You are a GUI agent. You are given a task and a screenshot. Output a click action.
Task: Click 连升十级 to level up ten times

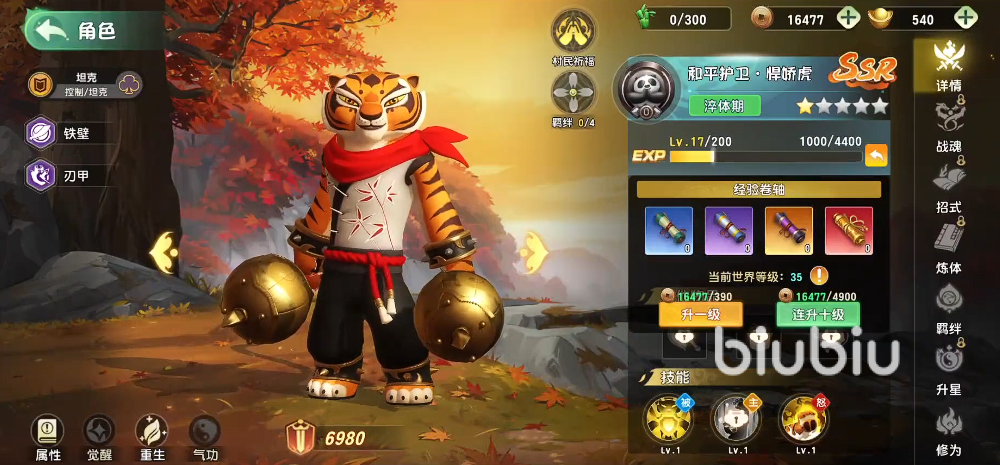[x=817, y=314]
